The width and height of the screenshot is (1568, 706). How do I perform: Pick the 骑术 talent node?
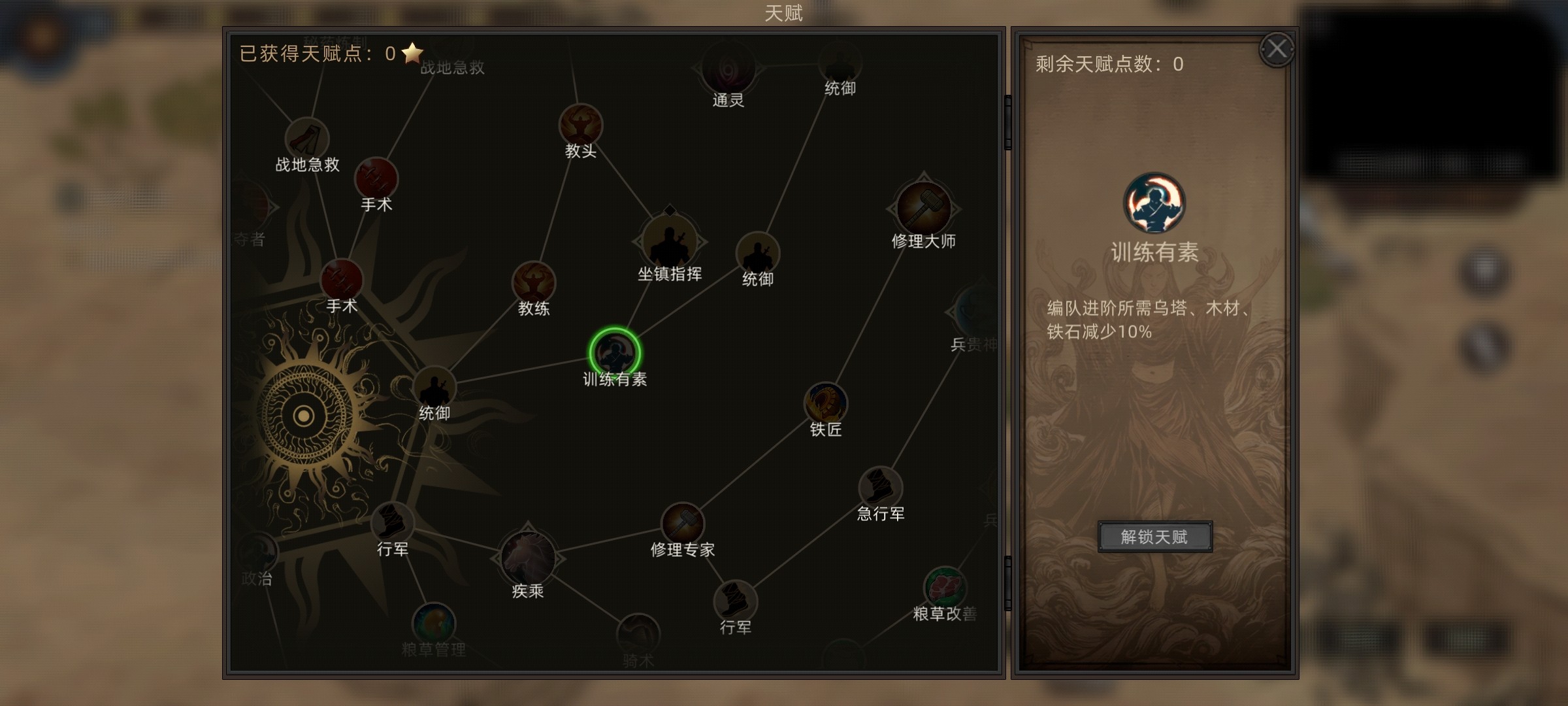pyautogui.click(x=638, y=633)
